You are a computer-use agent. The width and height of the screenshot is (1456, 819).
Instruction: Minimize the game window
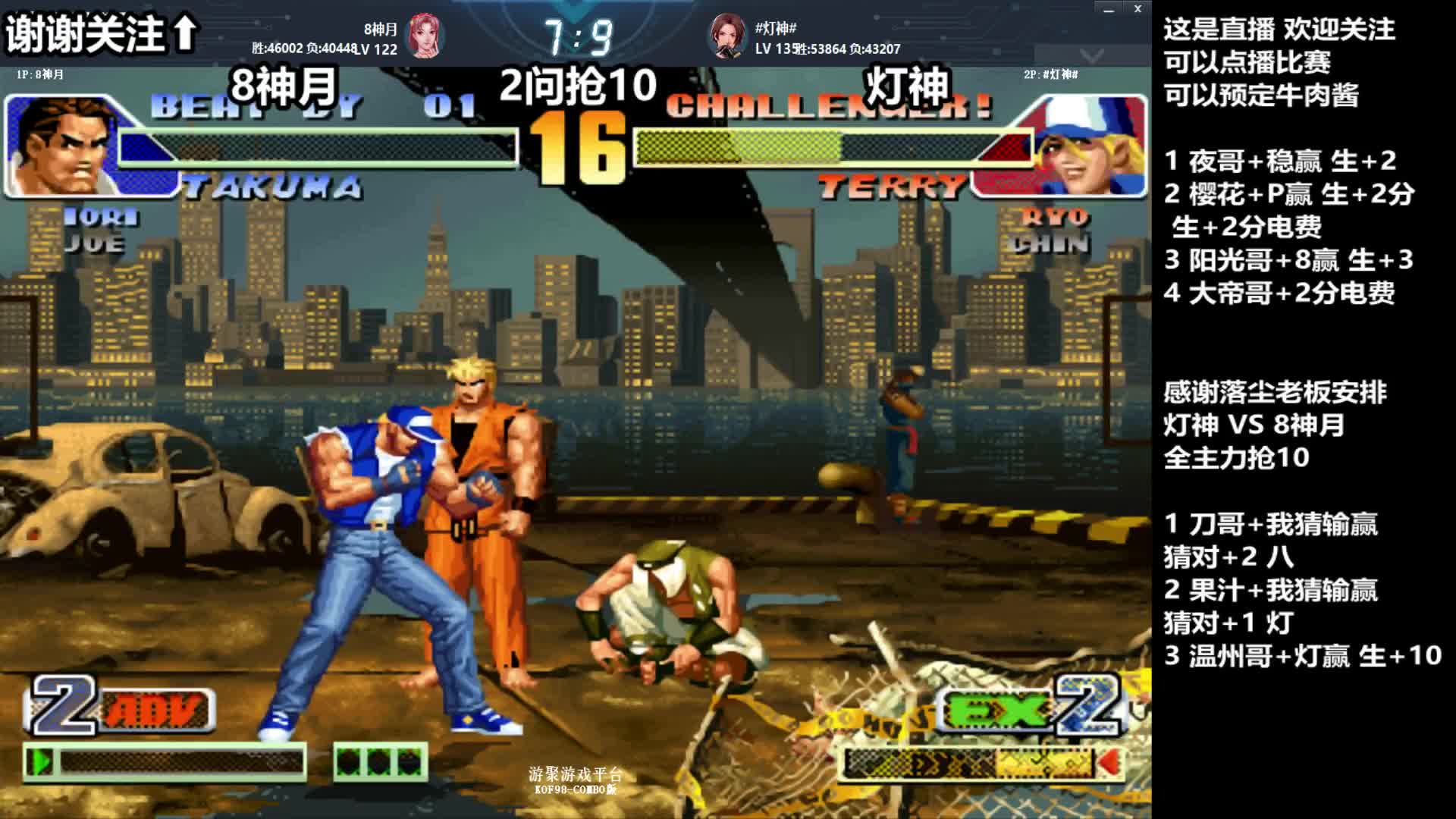[1109, 10]
